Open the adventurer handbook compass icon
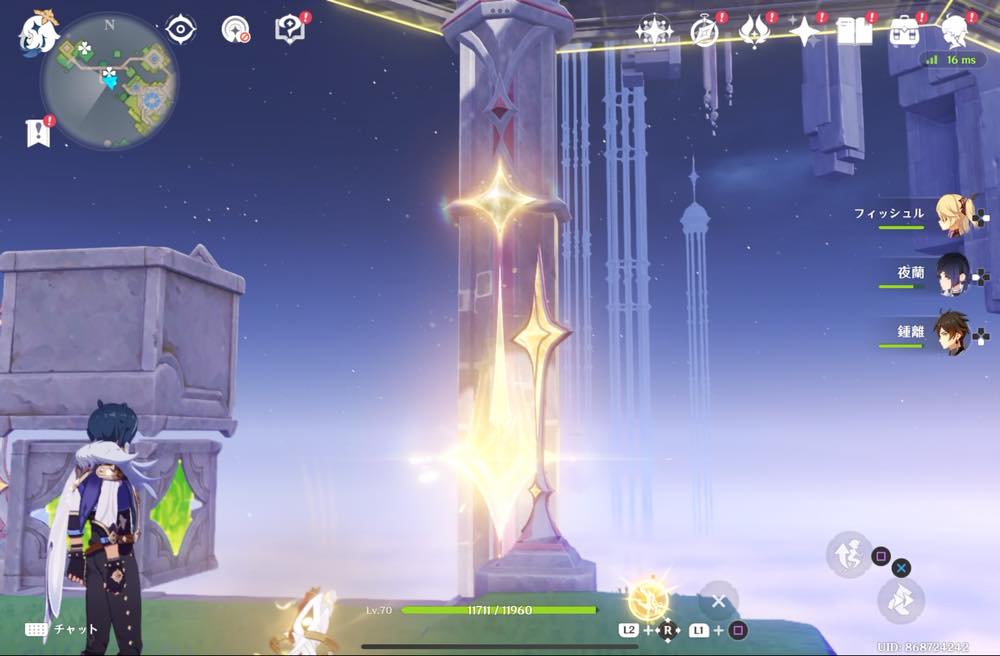Image resolution: width=1000 pixels, height=656 pixels. coord(705,31)
